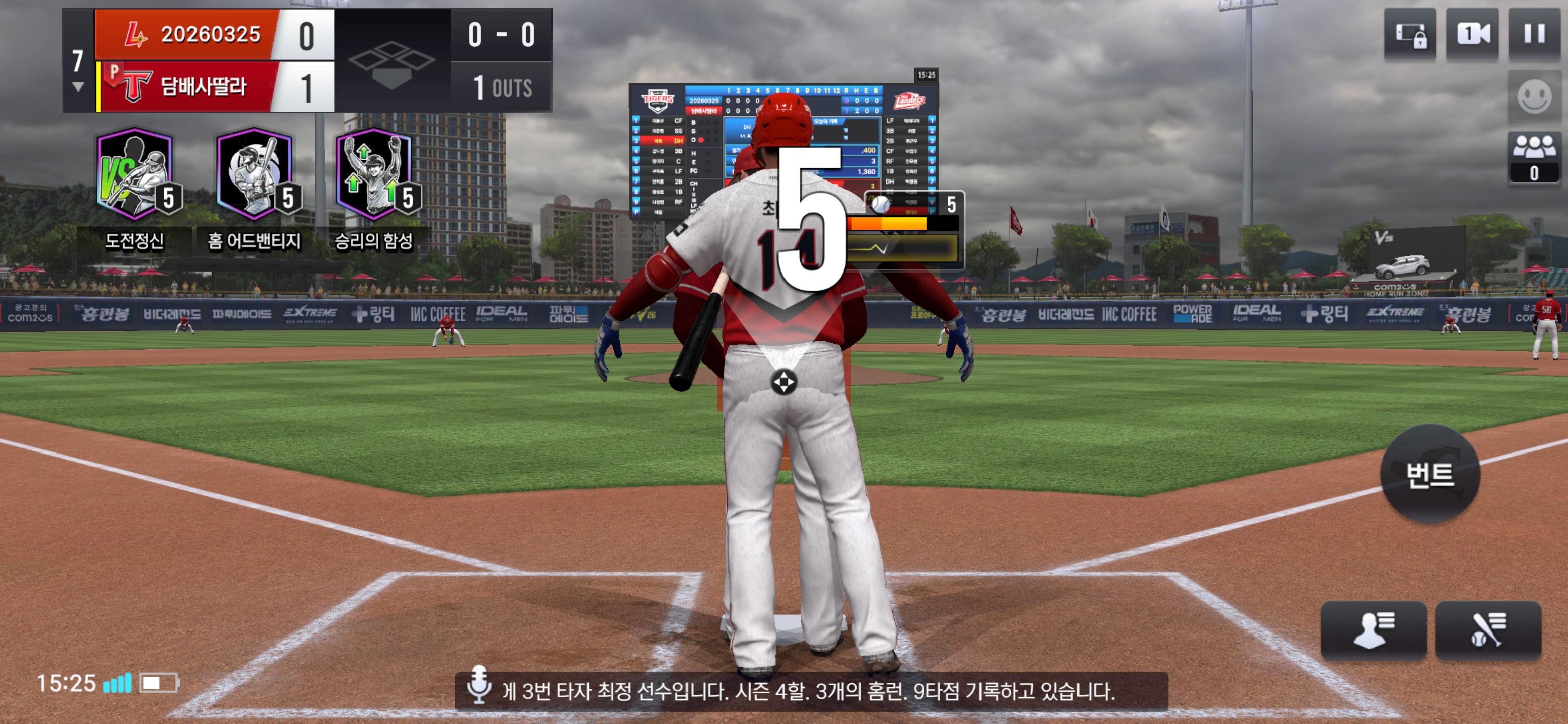1568x724 pixels.
Task: Open the player info list button
Action: pos(1373,630)
